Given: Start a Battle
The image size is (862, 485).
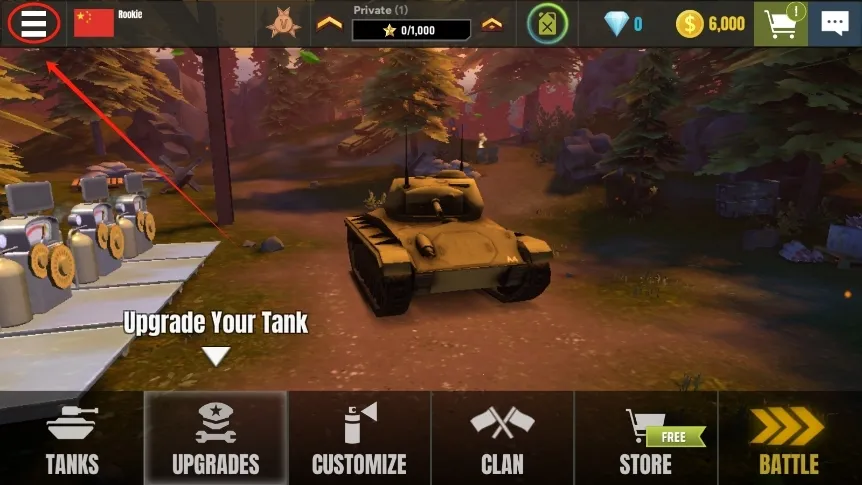Looking at the screenshot, I should (789, 438).
